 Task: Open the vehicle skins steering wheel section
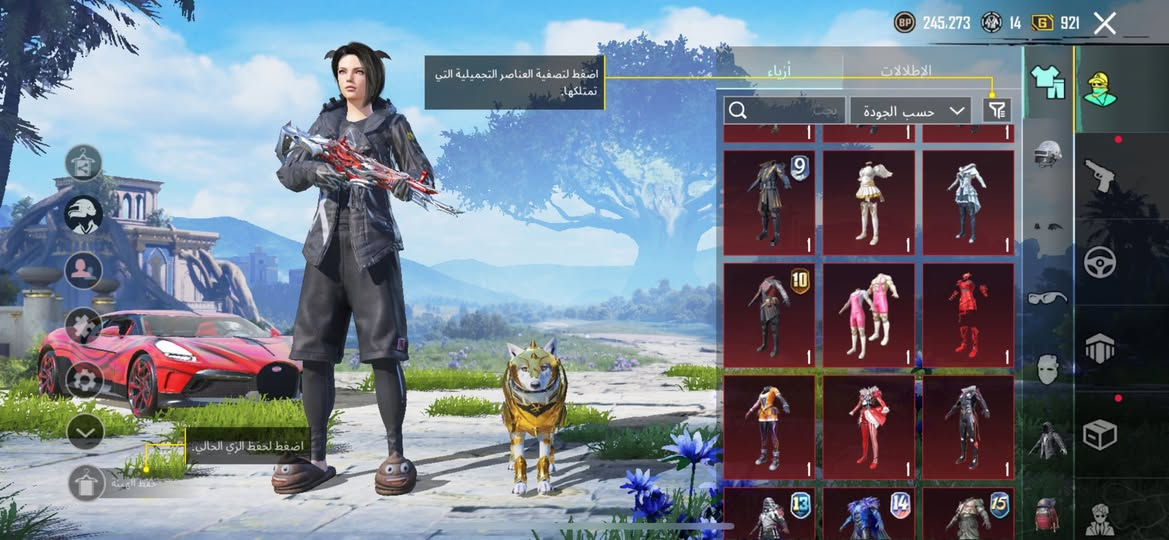1100,262
